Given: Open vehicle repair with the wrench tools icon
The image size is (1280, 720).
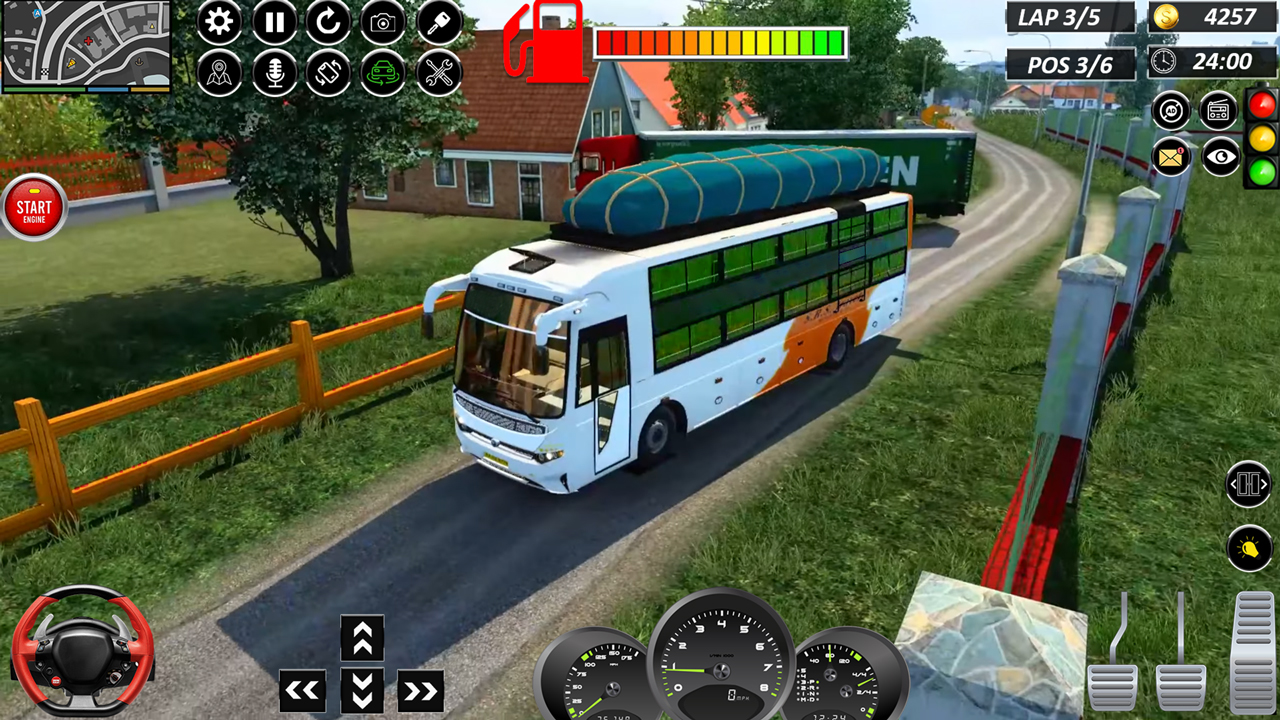Looking at the screenshot, I should pos(438,73).
